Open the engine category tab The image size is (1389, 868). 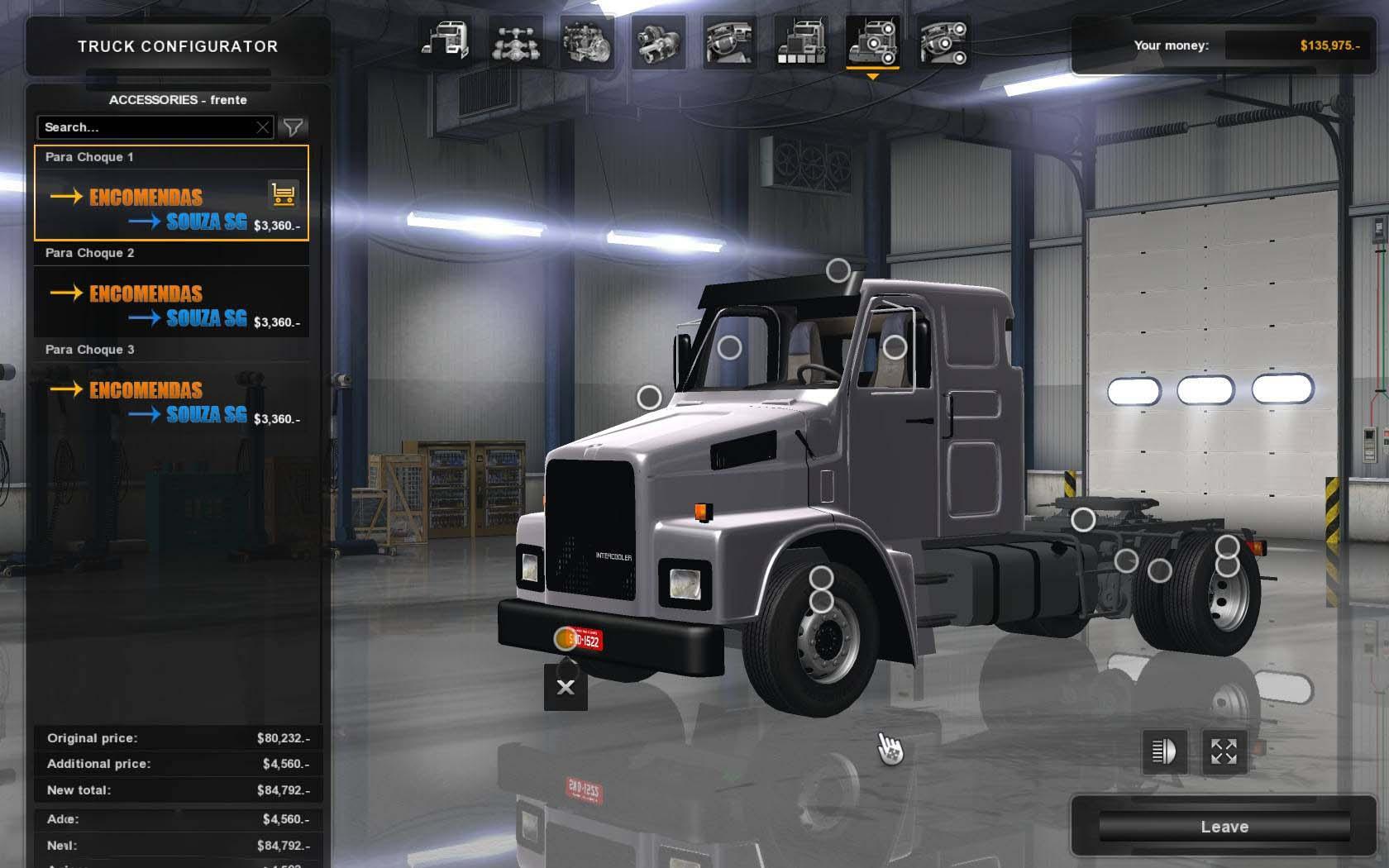click(587, 41)
